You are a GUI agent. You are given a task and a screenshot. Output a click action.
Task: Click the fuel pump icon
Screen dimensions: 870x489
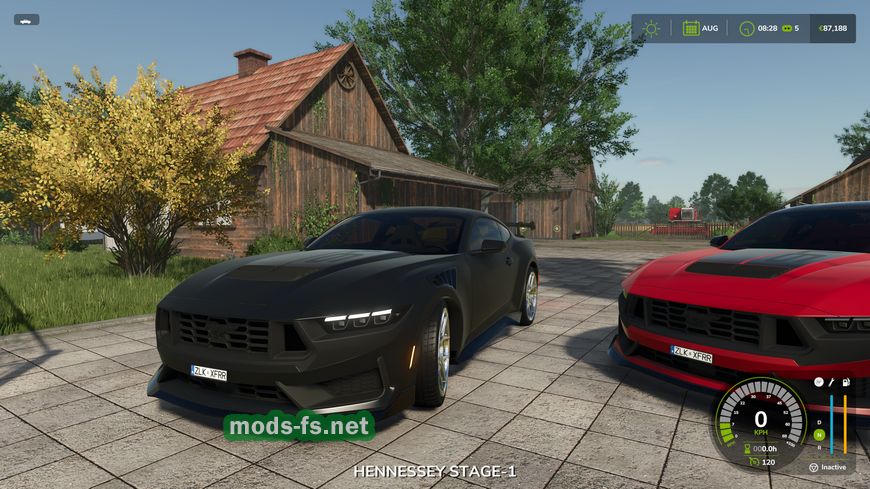pyautogui.click(x=846, y=382)
